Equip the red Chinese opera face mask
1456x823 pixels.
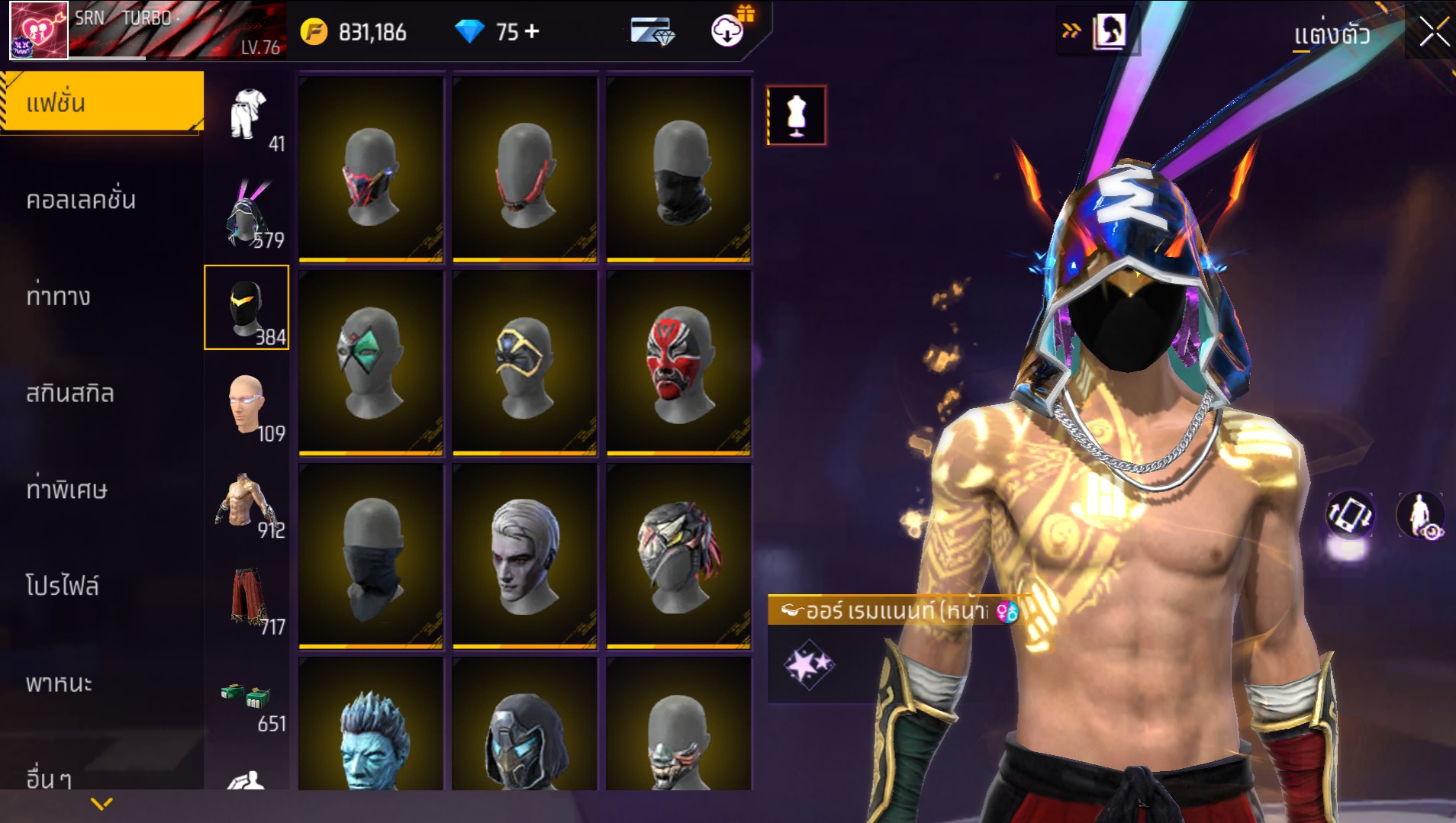pyautogui.click(x=678, y=364)
